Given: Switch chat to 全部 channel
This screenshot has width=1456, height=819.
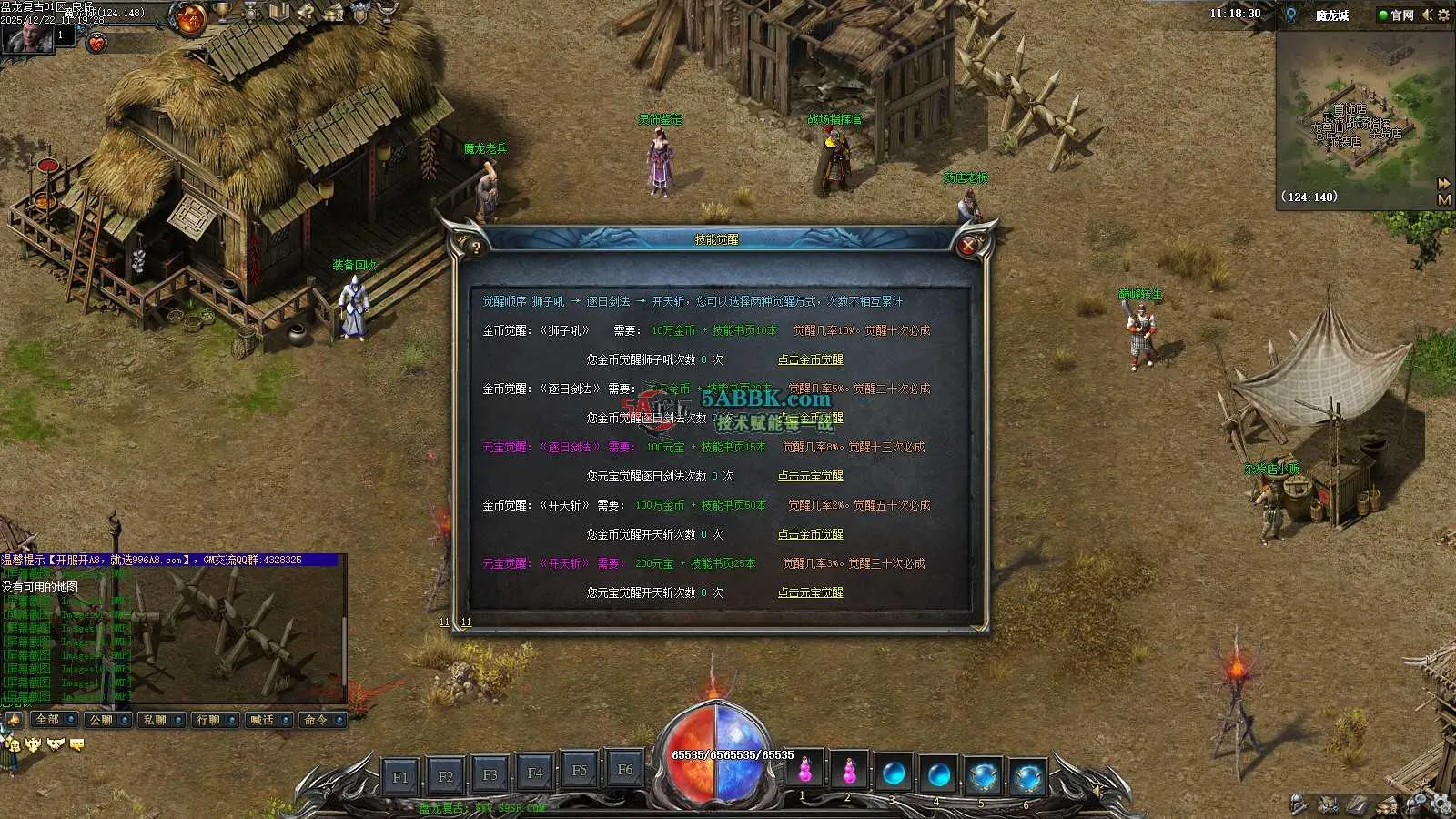Looking at the screenshot, I should coord(54,720).
